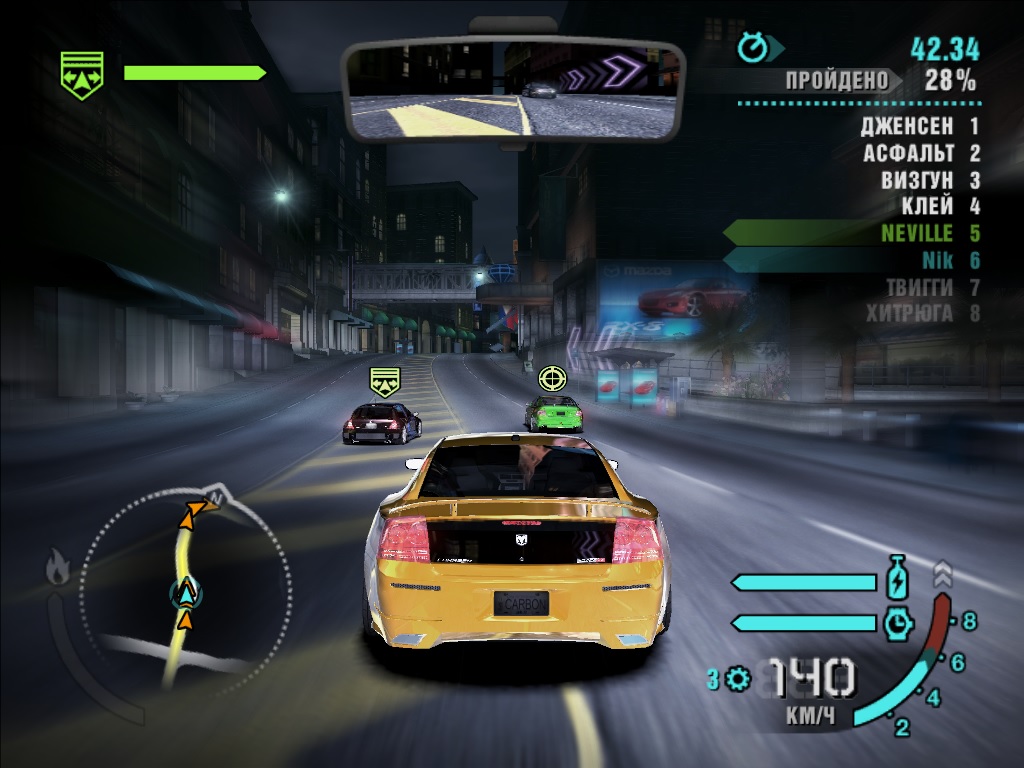
Task: Click the КЛЕЙ row in the leaderboard
Action: click(927, 207)
